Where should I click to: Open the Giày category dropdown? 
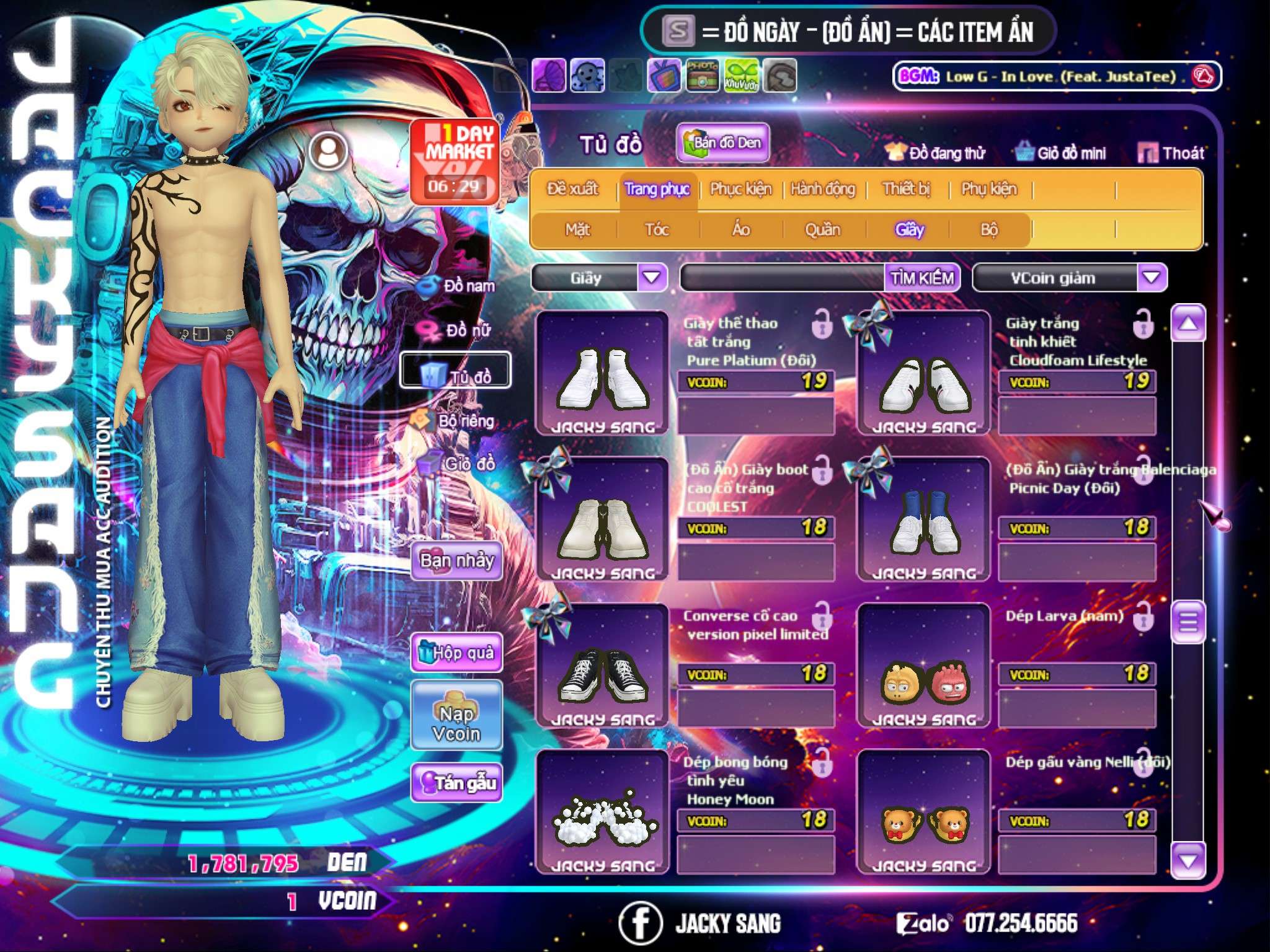[x=652, y=278]
